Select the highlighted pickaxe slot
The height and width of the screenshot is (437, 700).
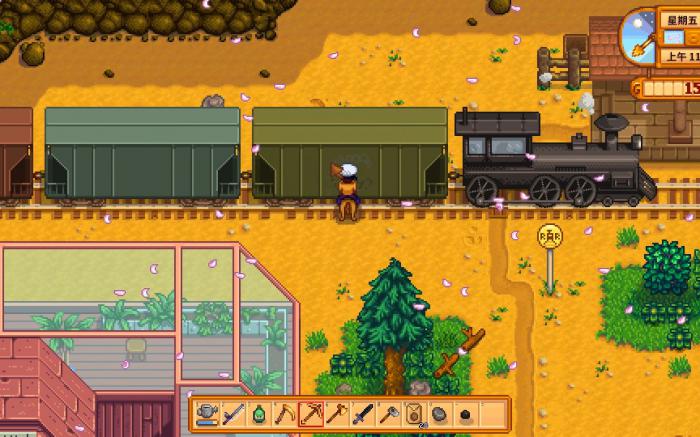(311, 413)
